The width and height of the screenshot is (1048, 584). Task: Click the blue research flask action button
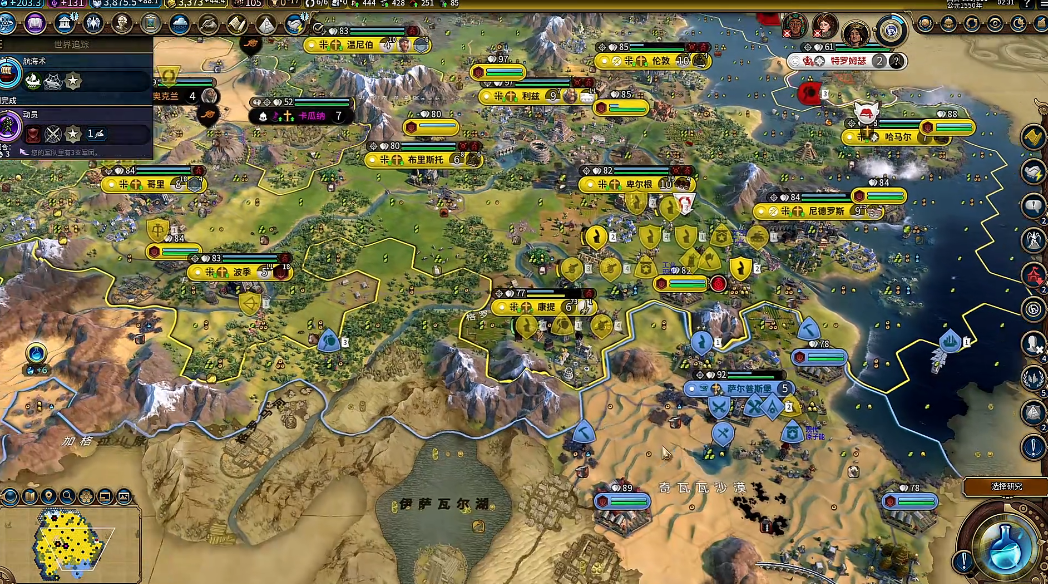click(x=1005, y=544)
